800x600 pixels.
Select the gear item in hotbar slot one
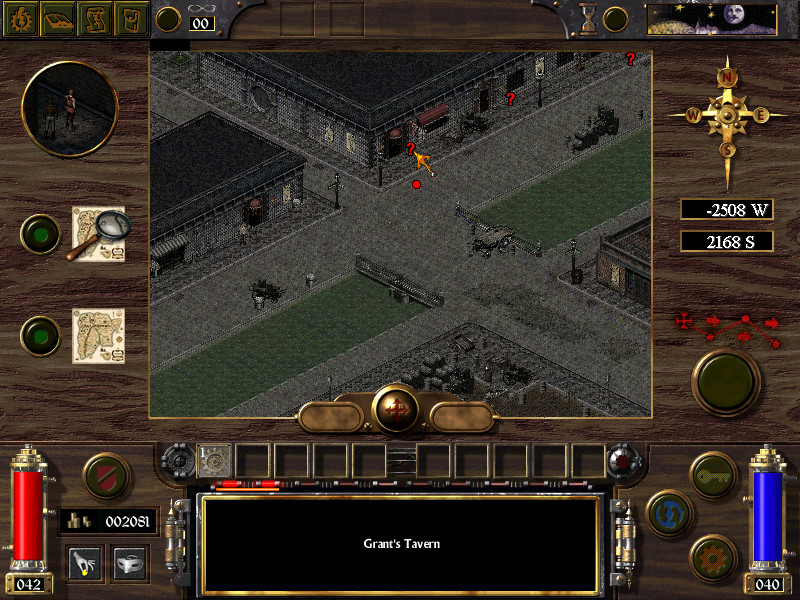point(216,460)
